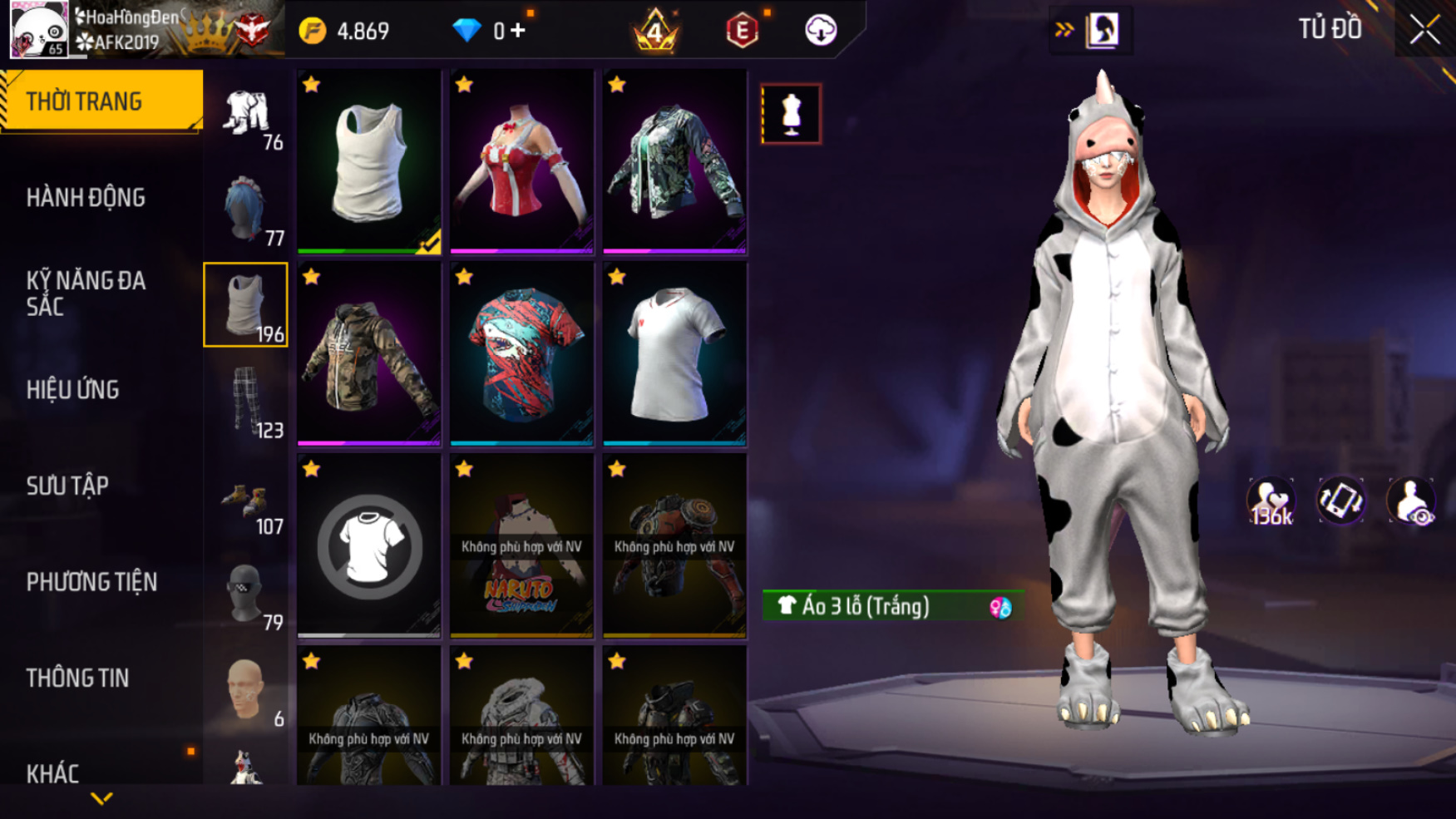The image size is (1456, 819).
Task: Go to the SƯU TẬP tab
Action: 67,486
